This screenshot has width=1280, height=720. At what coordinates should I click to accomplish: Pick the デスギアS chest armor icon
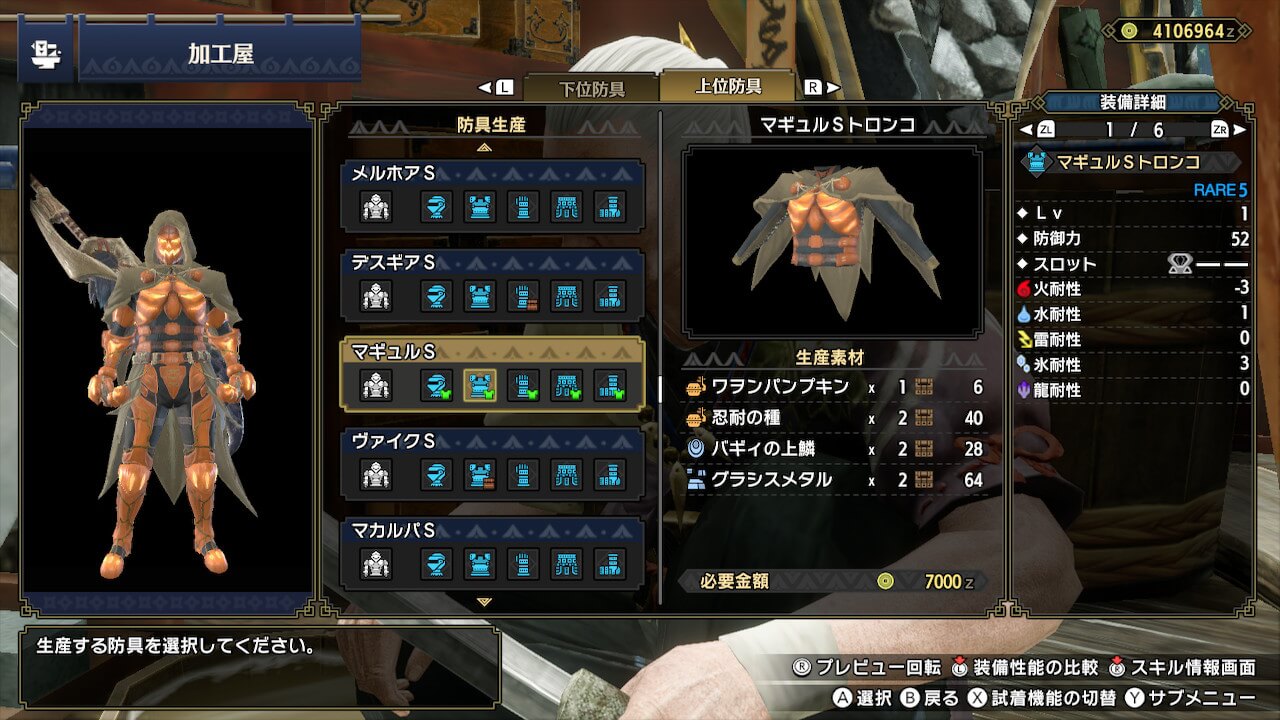(x=480, y=296)
